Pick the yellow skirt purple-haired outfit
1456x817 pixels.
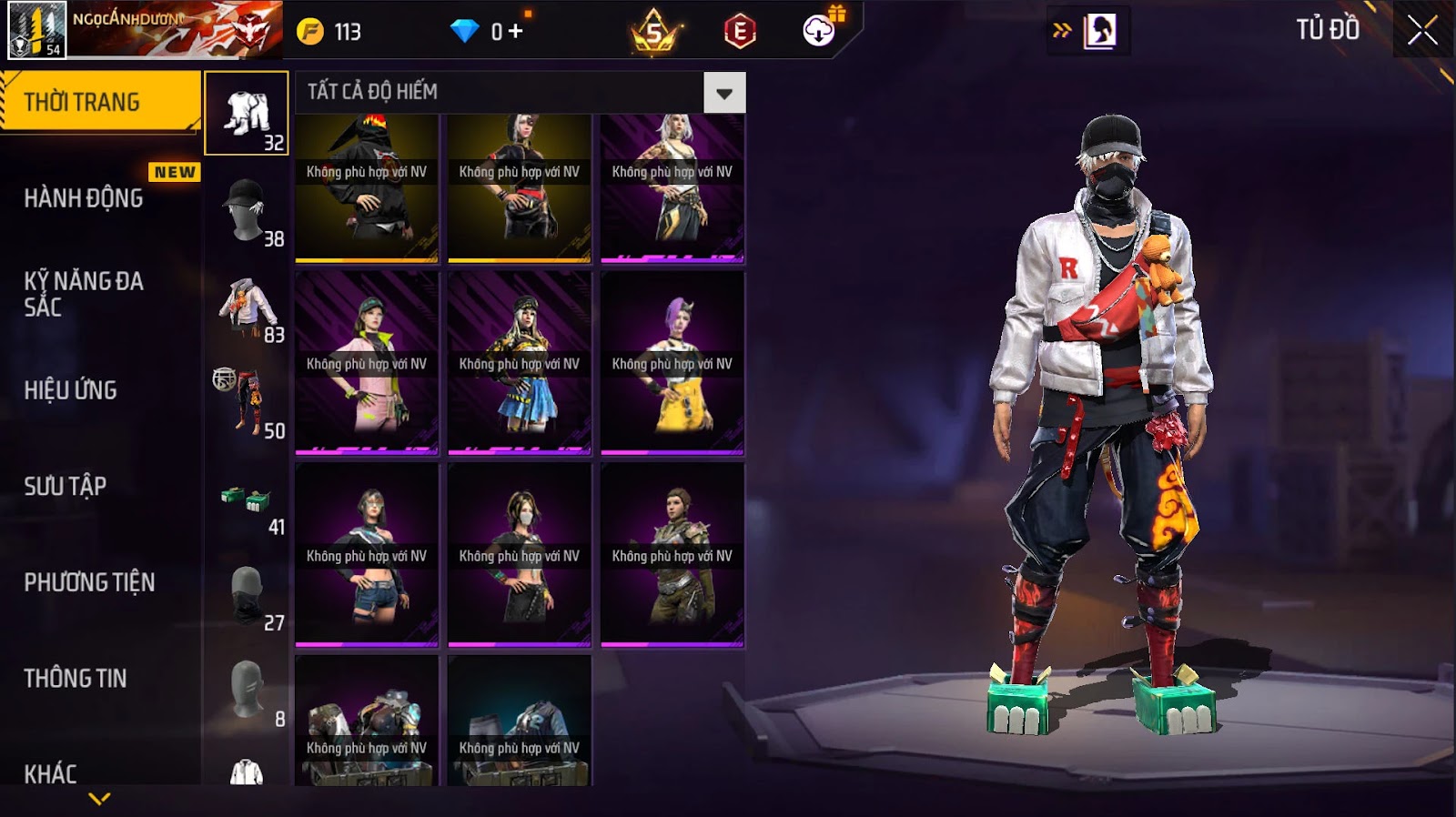click(x=672, y=363)
